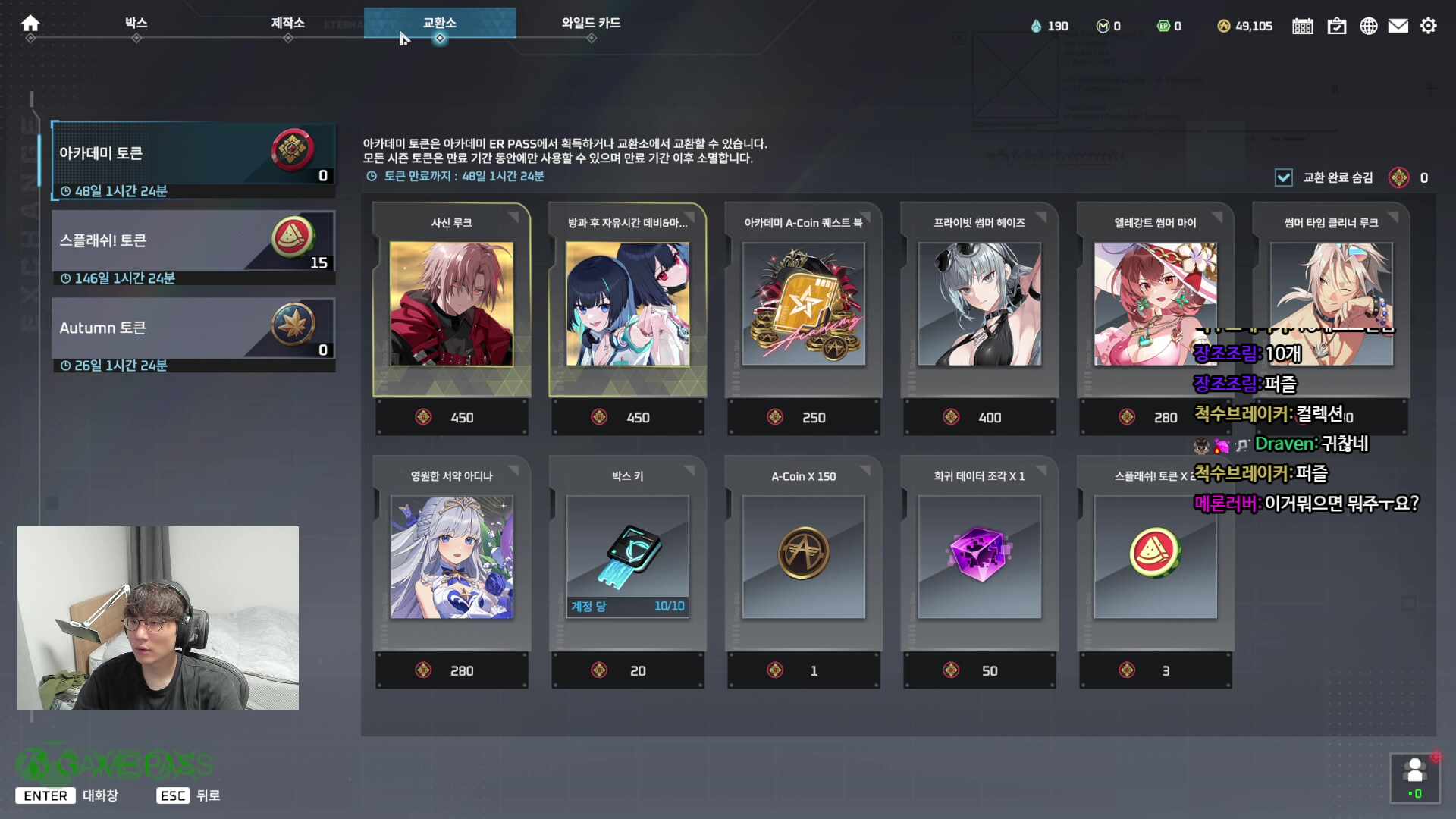Open the home menu icon
This screenshot has width=1456, height=819.
(30, 24)
